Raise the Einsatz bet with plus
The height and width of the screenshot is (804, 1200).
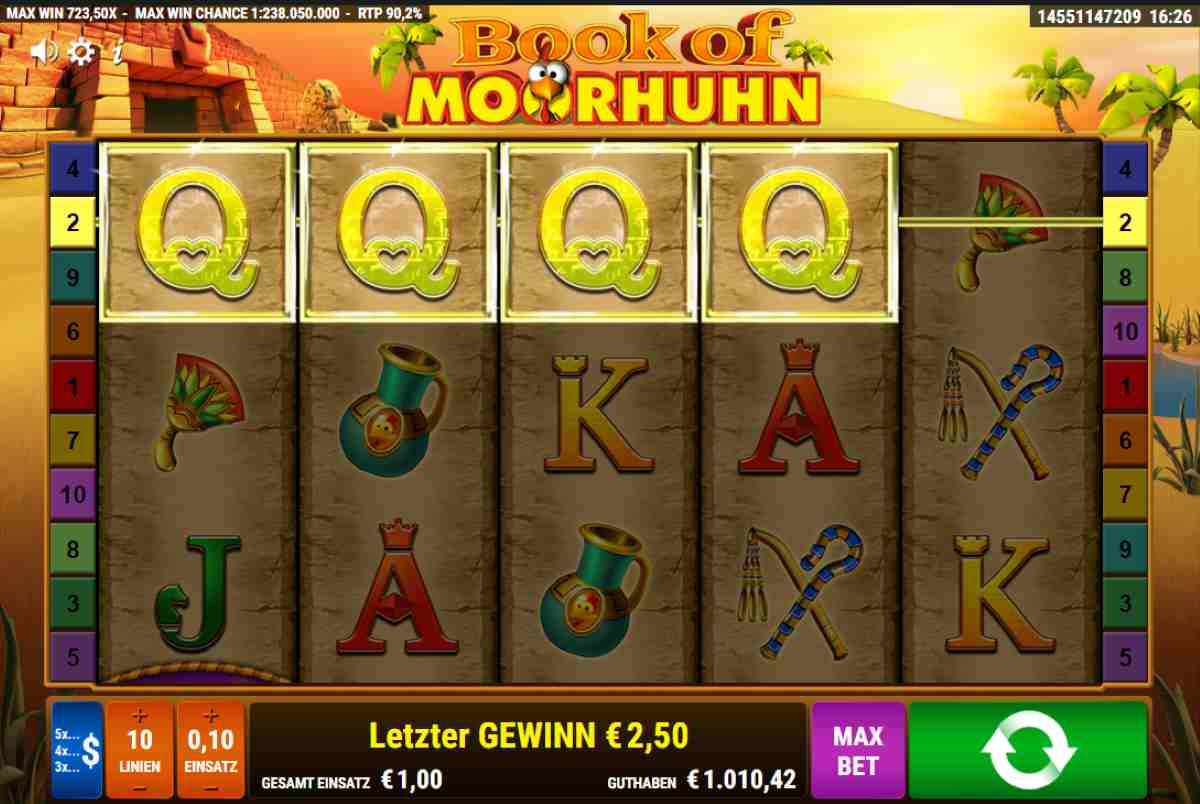pos(210,715)
